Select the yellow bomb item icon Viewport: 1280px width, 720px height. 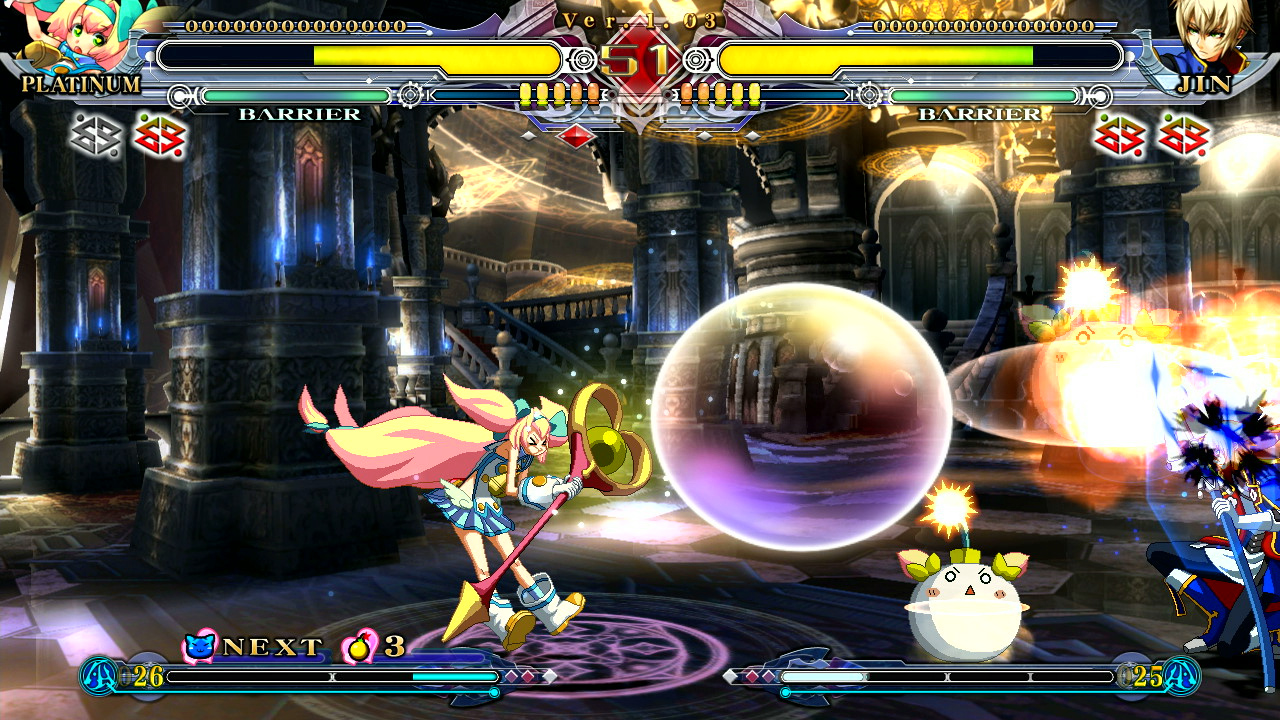pos(358,646)
